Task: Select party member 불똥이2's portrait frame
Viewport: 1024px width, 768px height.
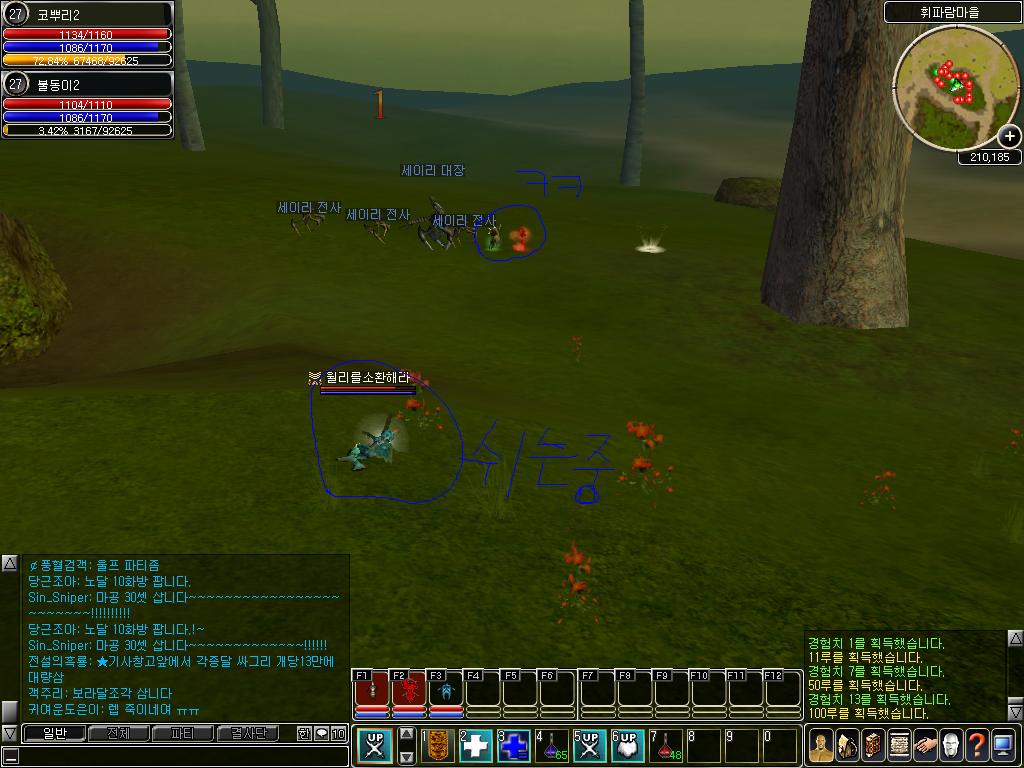Action: 88,103
